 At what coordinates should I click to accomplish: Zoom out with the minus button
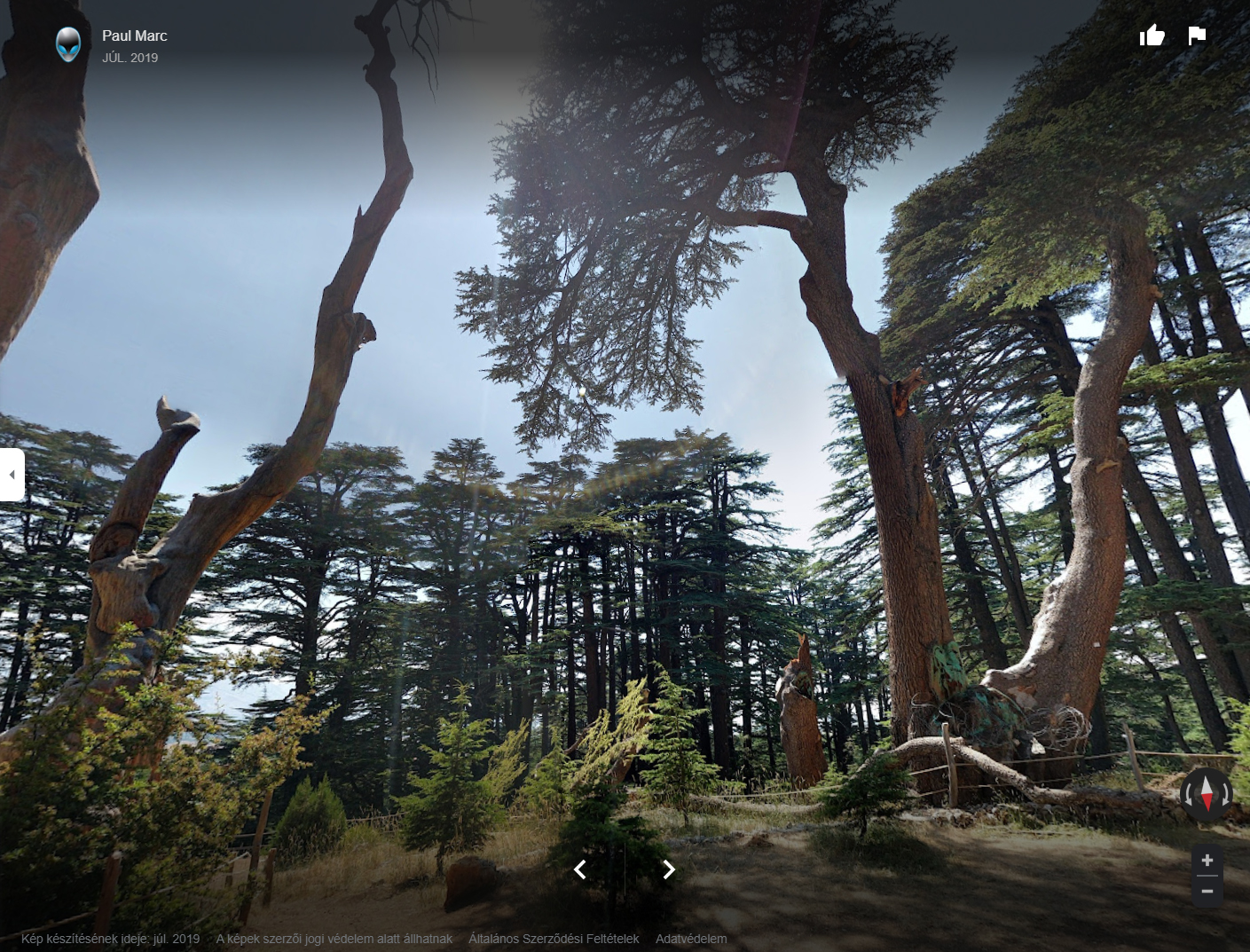[1207, 891]
